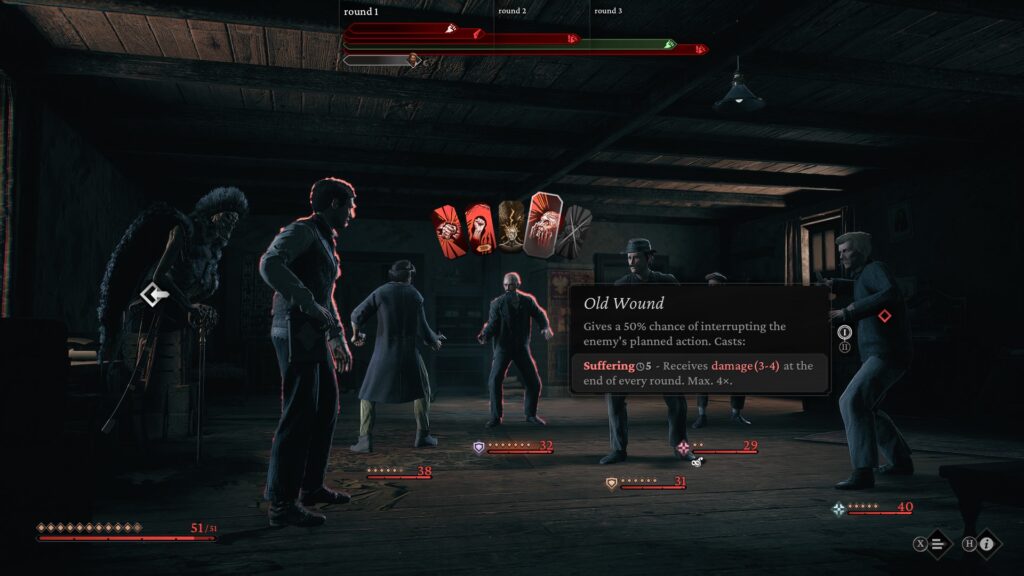Click the greyed-out crossed-out ability card
Image resolution: width=1024 pixels, height=576 pixels.
coord(577,231)
